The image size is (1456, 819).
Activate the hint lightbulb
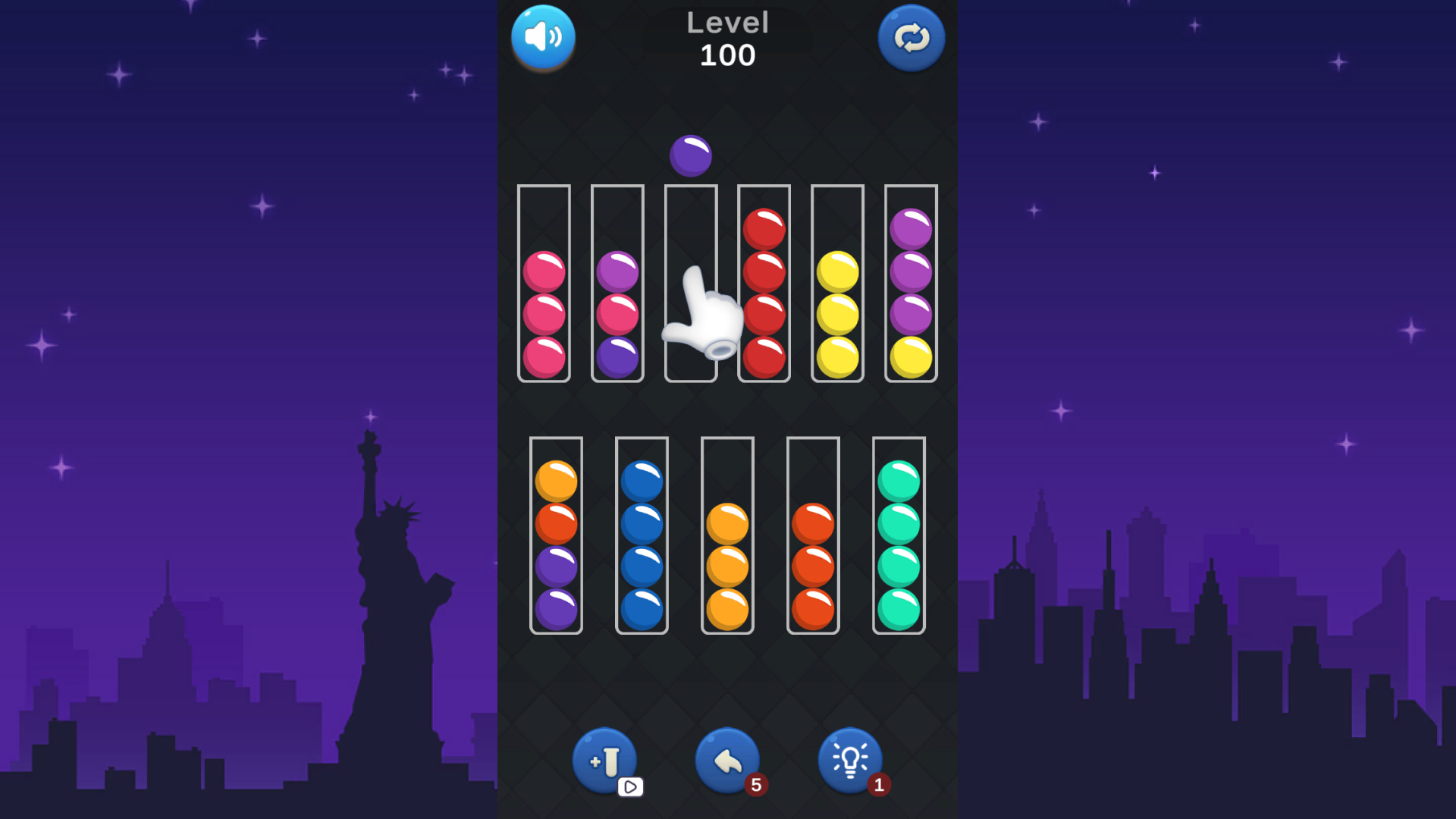[x=850, y=758]
